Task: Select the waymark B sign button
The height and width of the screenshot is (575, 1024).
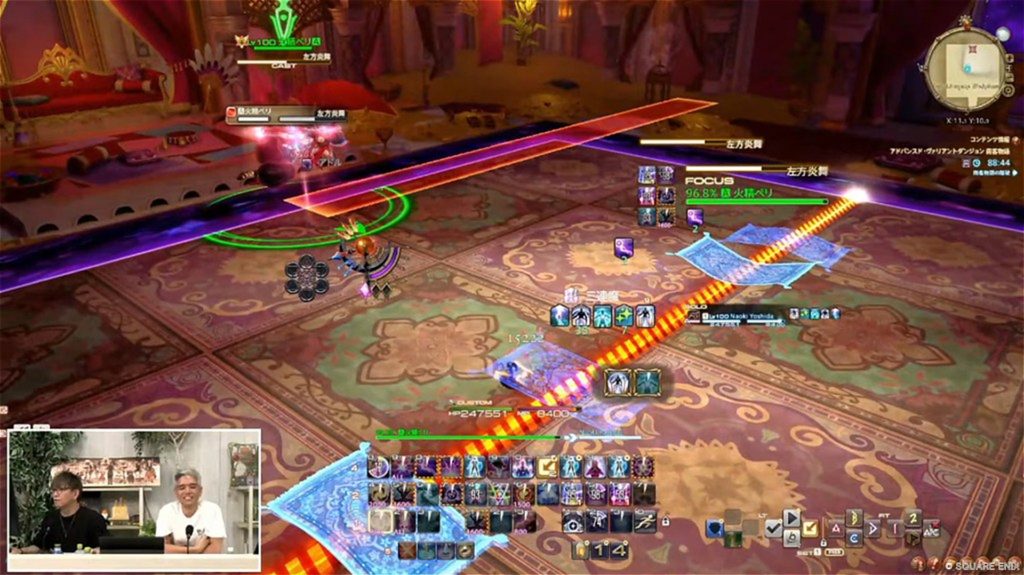Action: coord(854,518)
